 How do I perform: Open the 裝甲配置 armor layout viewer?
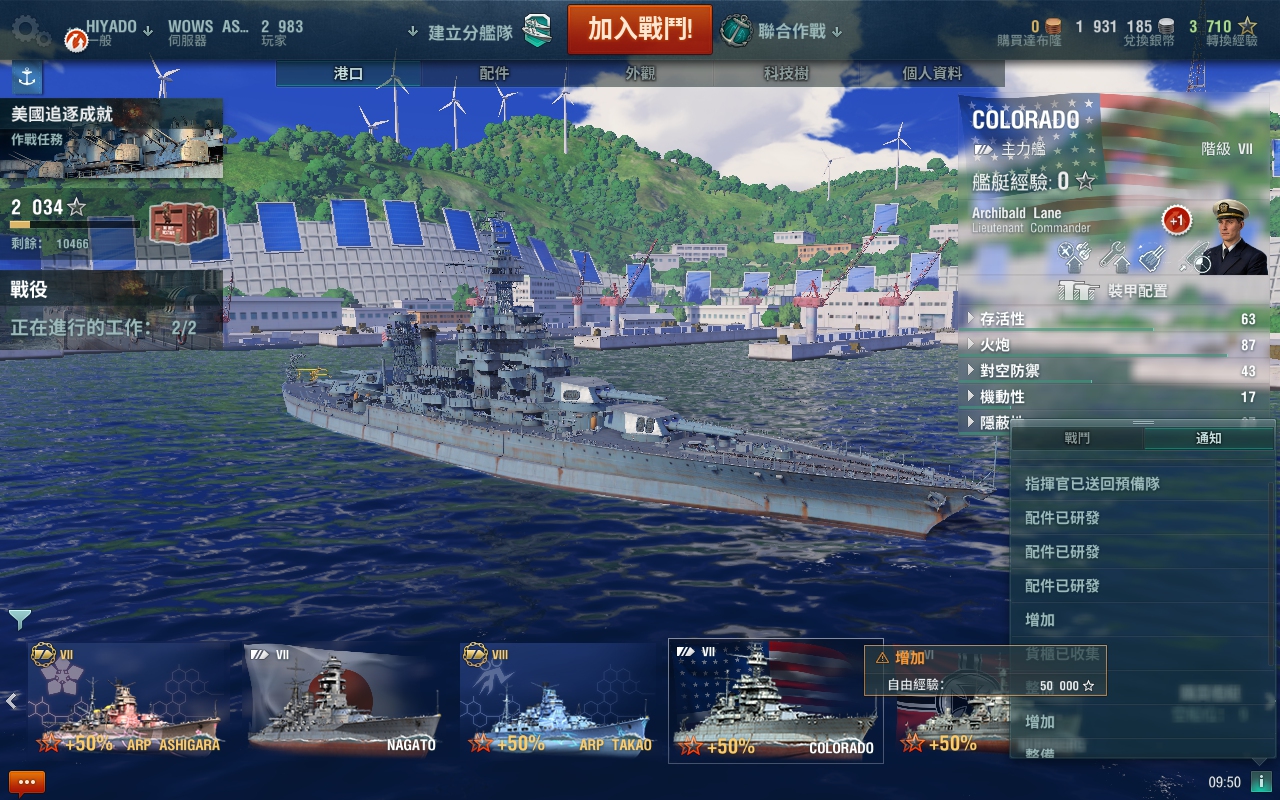1113,291
